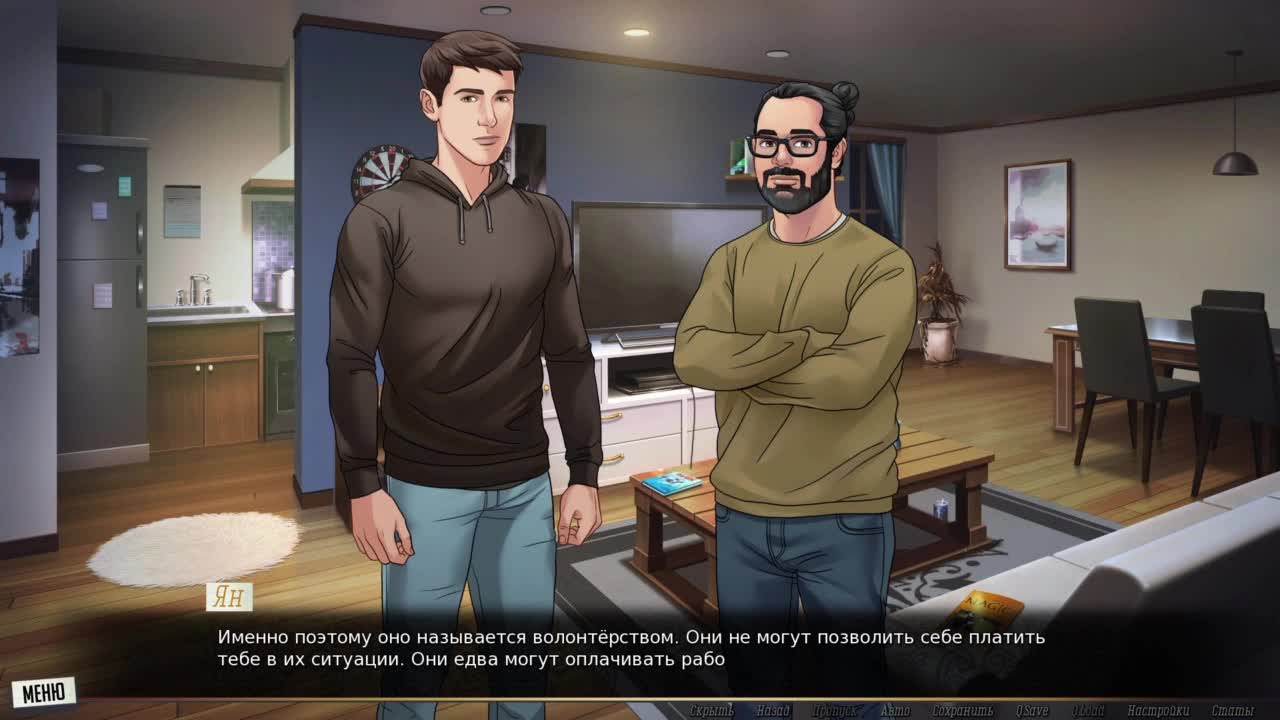Viewport: 1280px width, 720px height.
Task: Quick load with QLoad
Action: [x=1088, y=711]
